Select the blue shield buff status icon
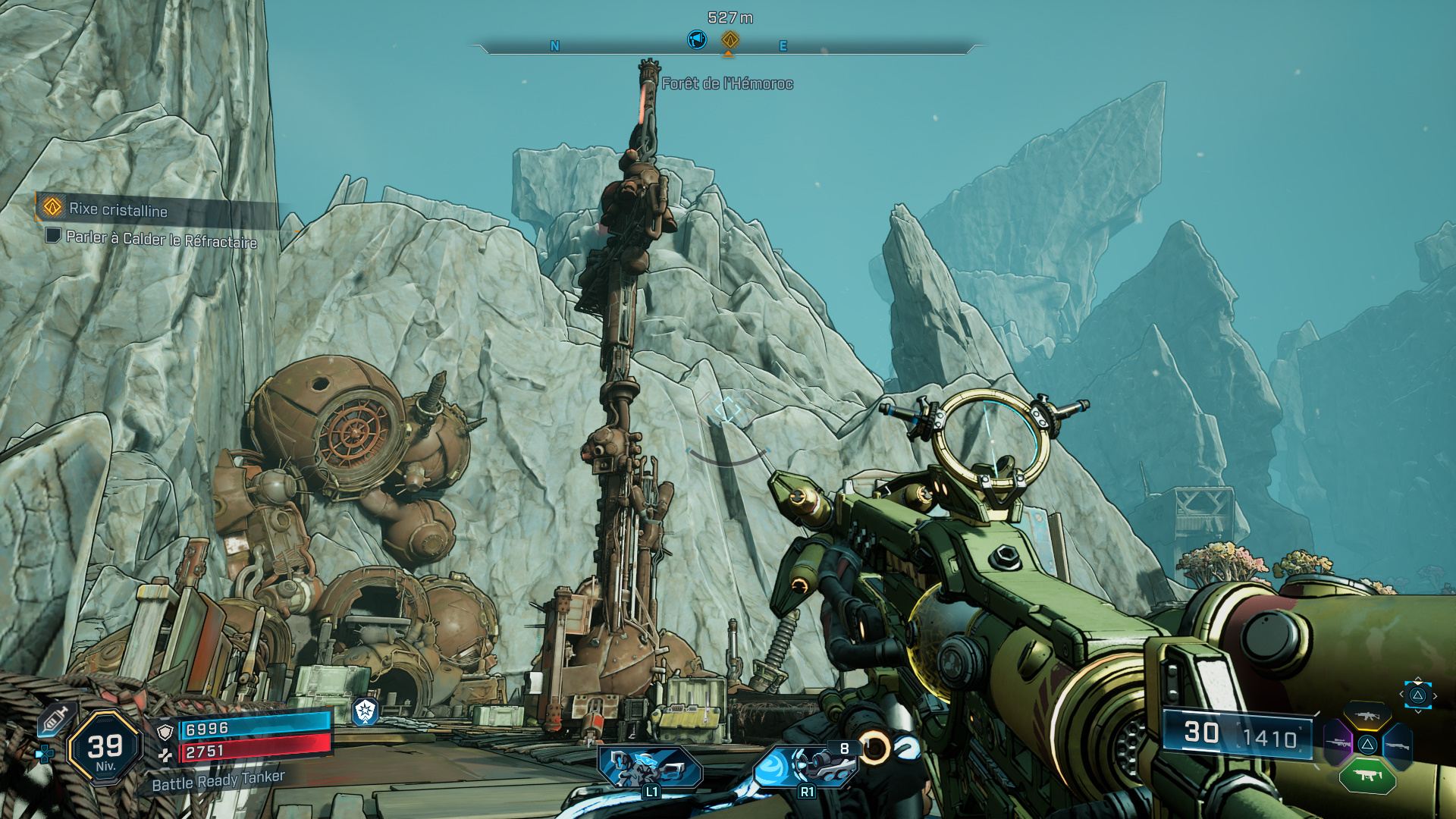The width and height of the screenshot is (1456, 819). pos(366,711)
